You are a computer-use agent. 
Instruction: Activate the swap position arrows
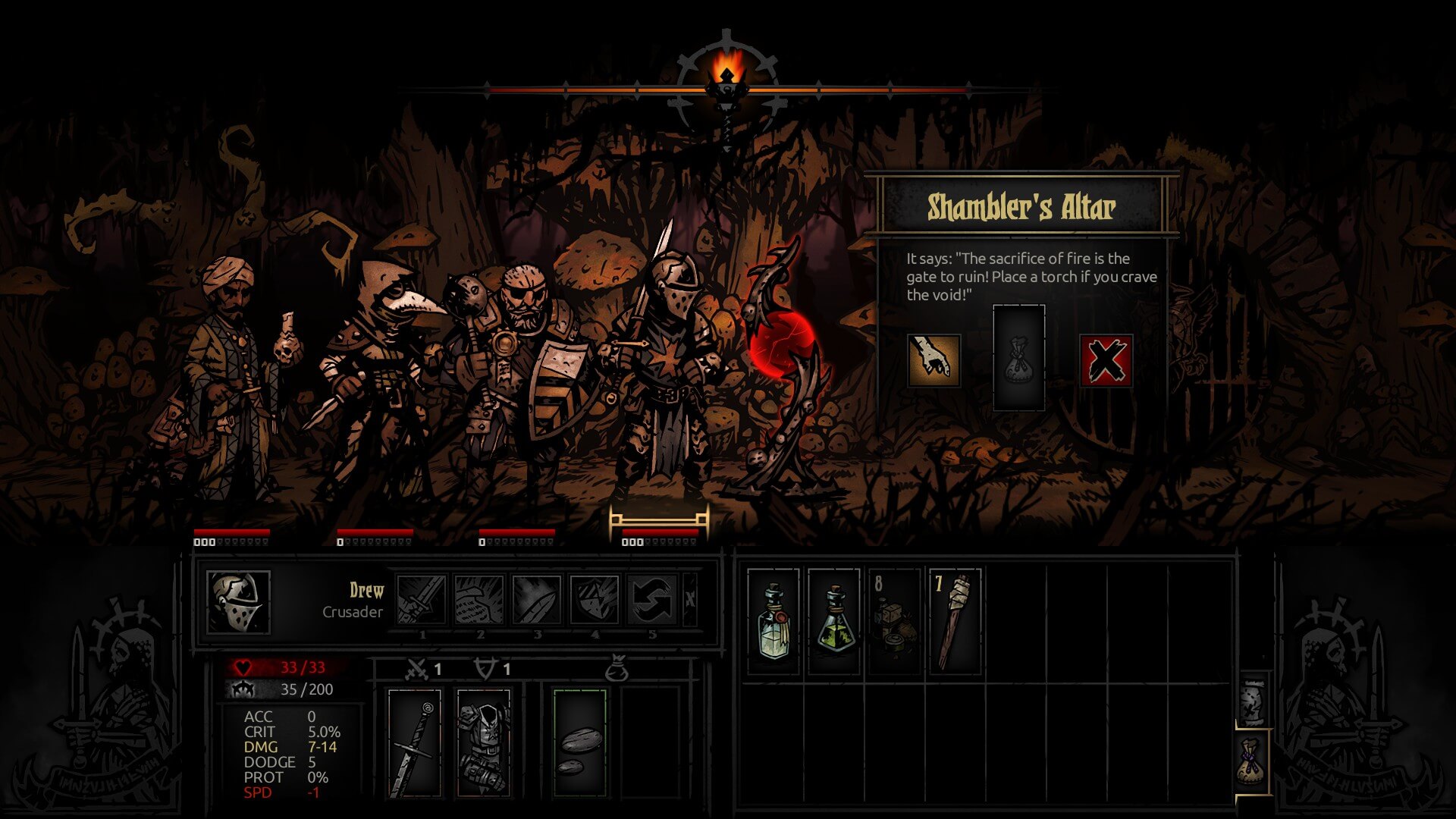(x=652, y=600)
